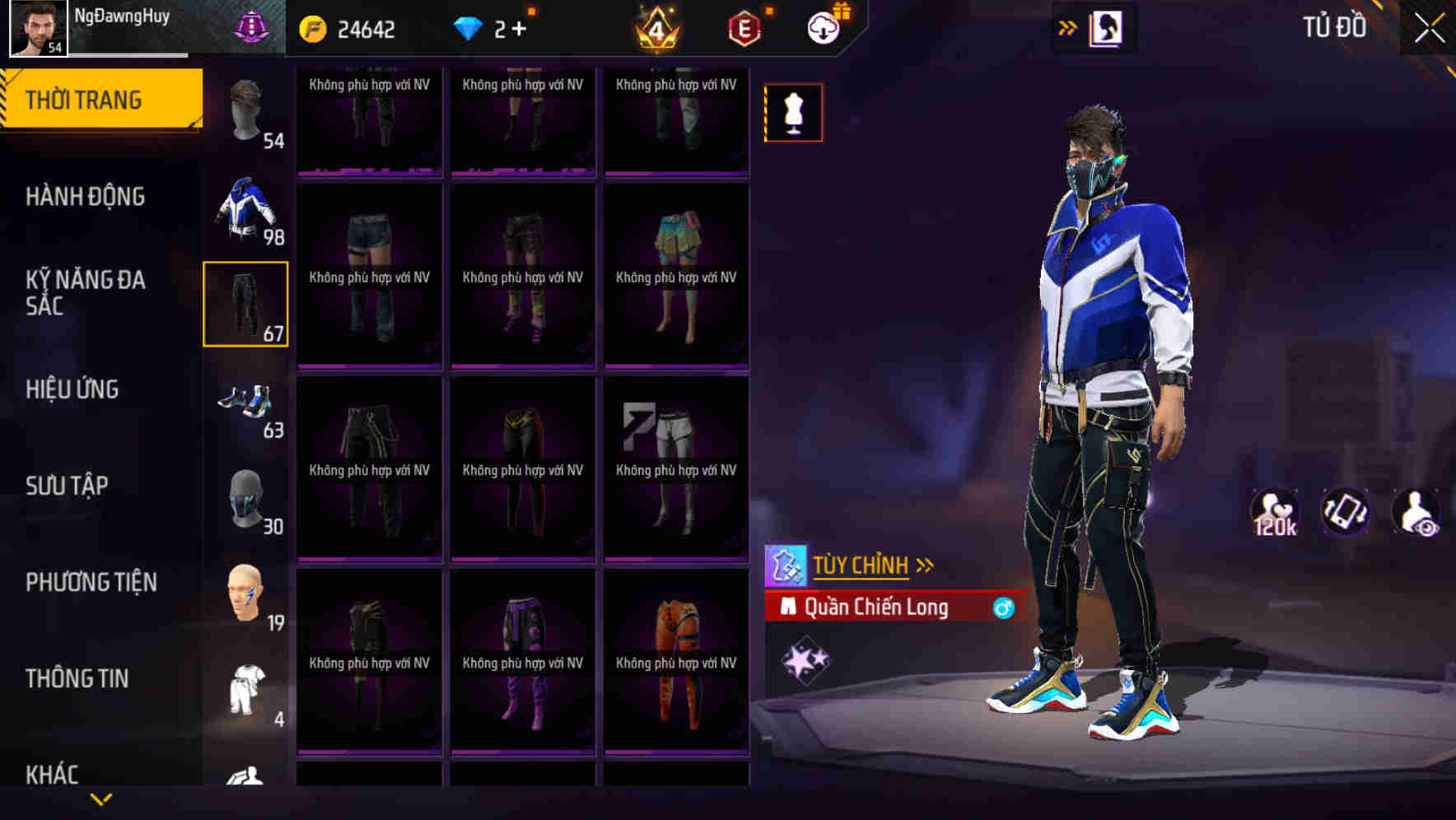Click the double chevron left of the catalog icon

(x=1068, y=26)
